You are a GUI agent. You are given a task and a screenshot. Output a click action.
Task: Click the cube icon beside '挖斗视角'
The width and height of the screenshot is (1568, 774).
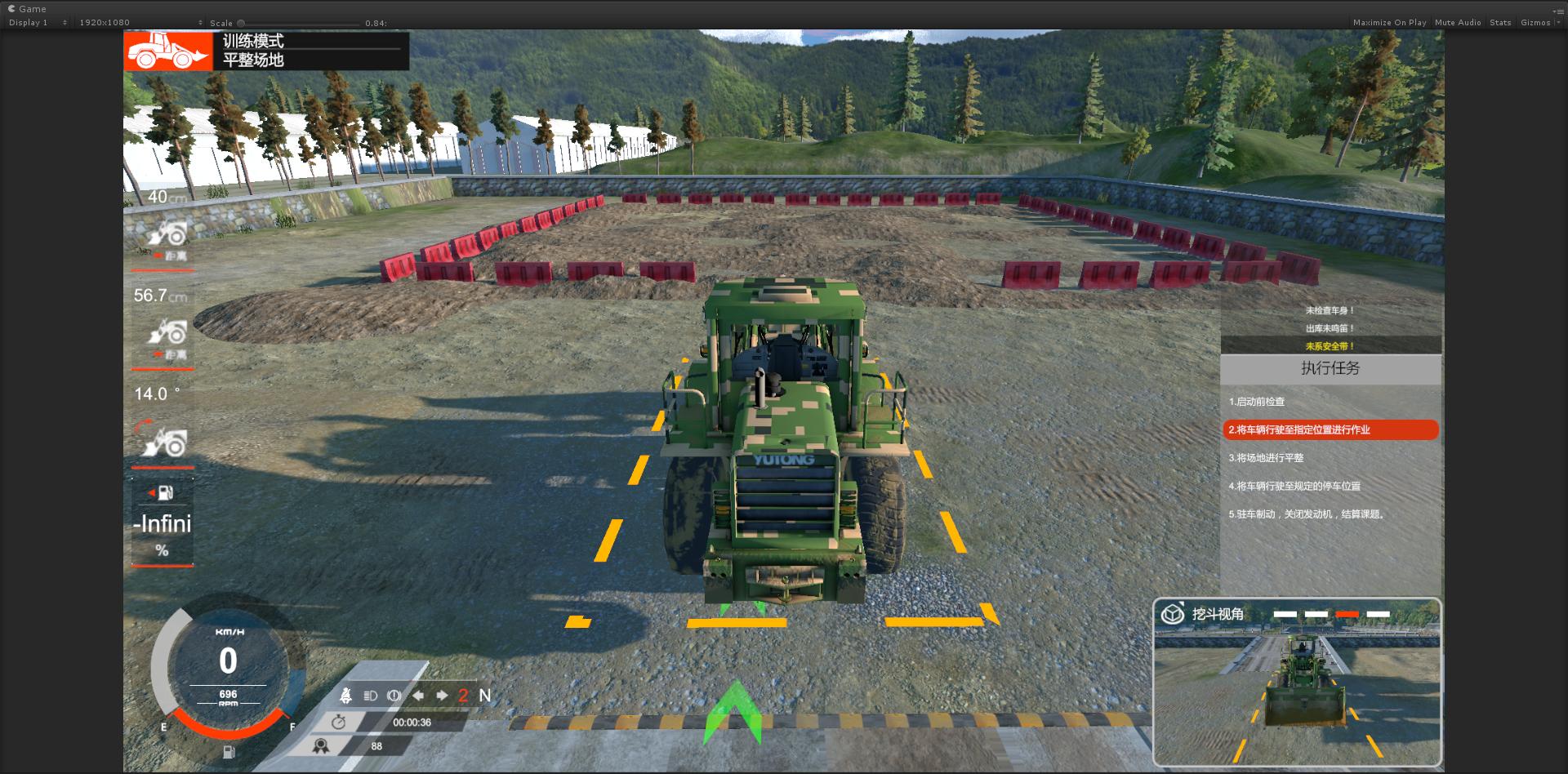[1173, 614]
